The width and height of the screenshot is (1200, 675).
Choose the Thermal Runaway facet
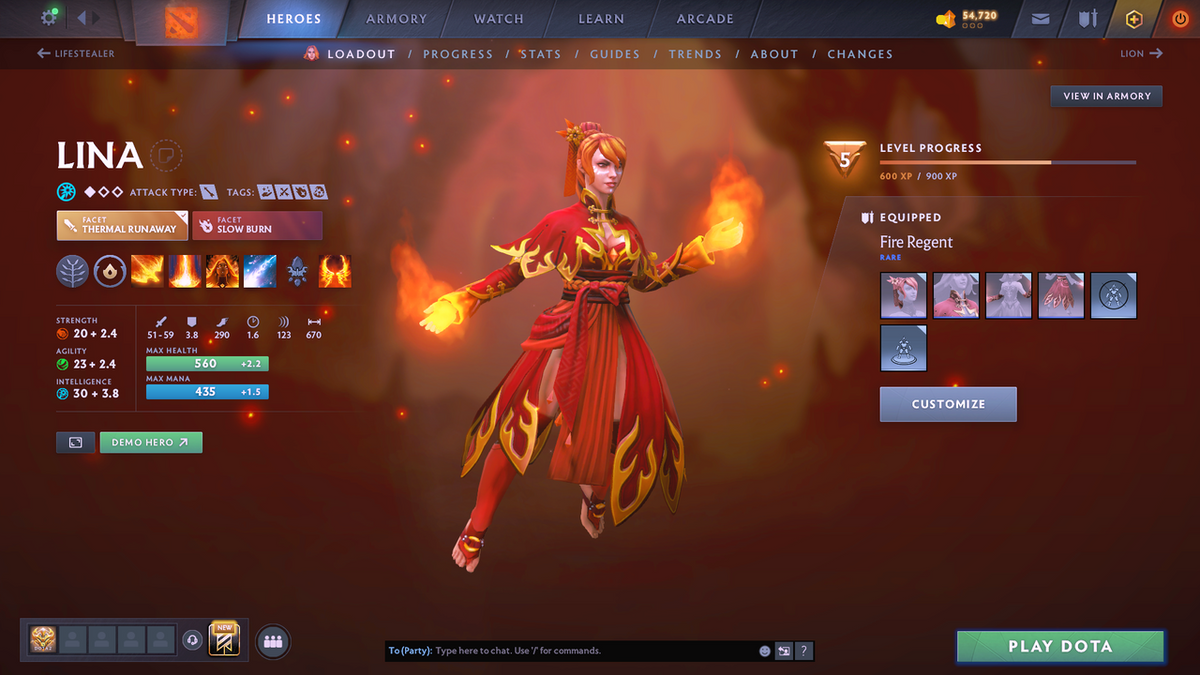[122, 225]
